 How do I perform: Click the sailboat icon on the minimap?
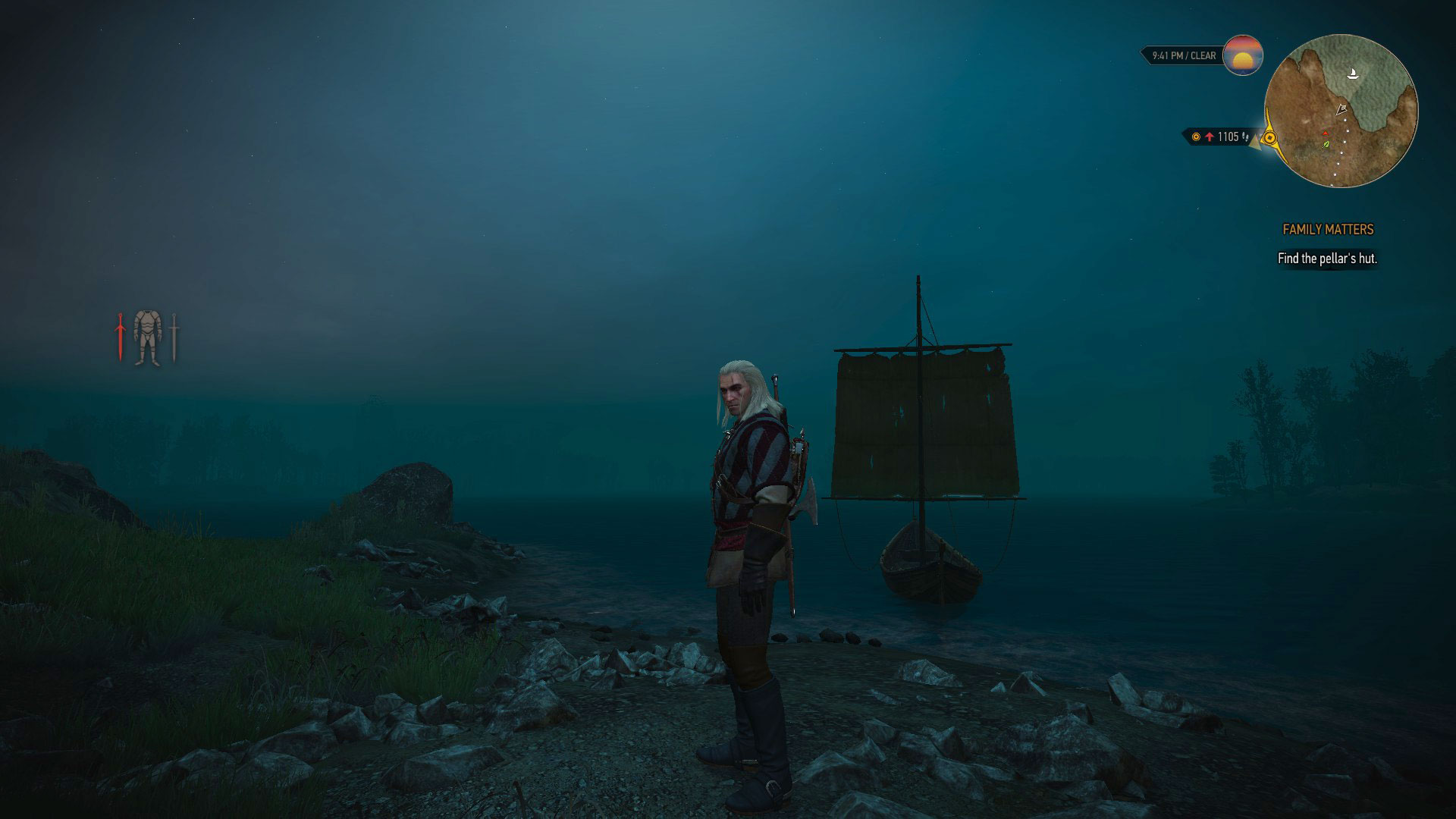(1354, 73)
